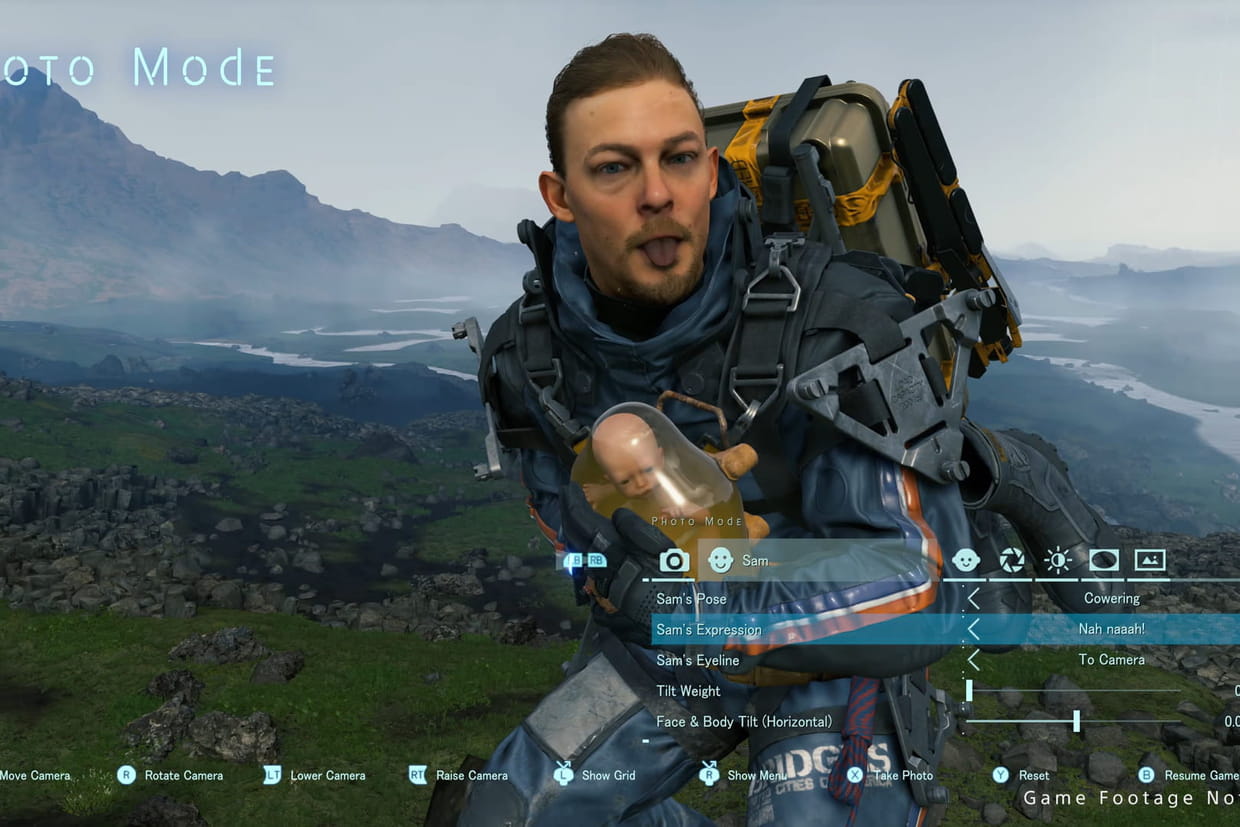
Task: Click the left arrow beside Cowering pose
Action: tap(973, 599)
